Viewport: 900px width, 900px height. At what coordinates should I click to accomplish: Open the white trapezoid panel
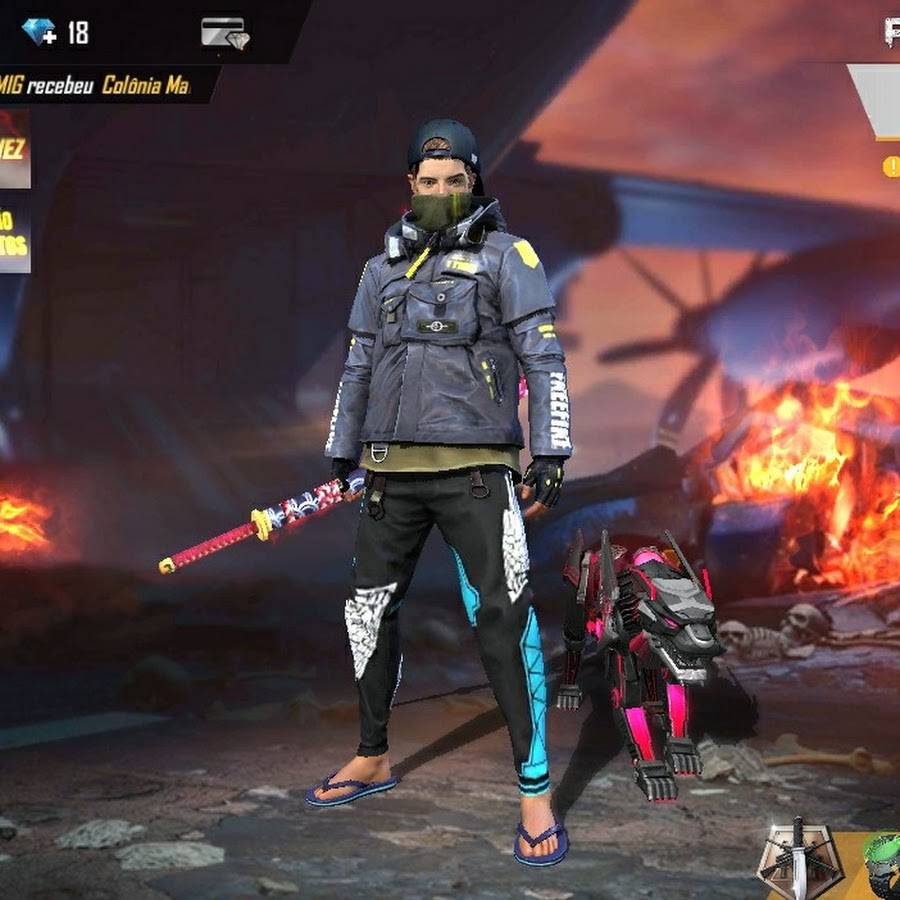click(x=876, y=101)
